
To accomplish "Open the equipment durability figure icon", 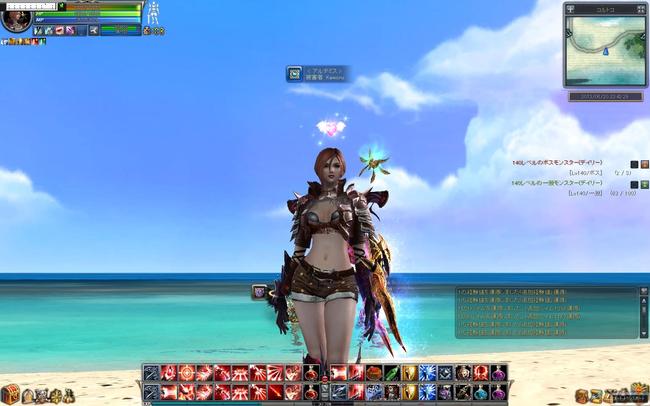I will (x=154, y=14).
